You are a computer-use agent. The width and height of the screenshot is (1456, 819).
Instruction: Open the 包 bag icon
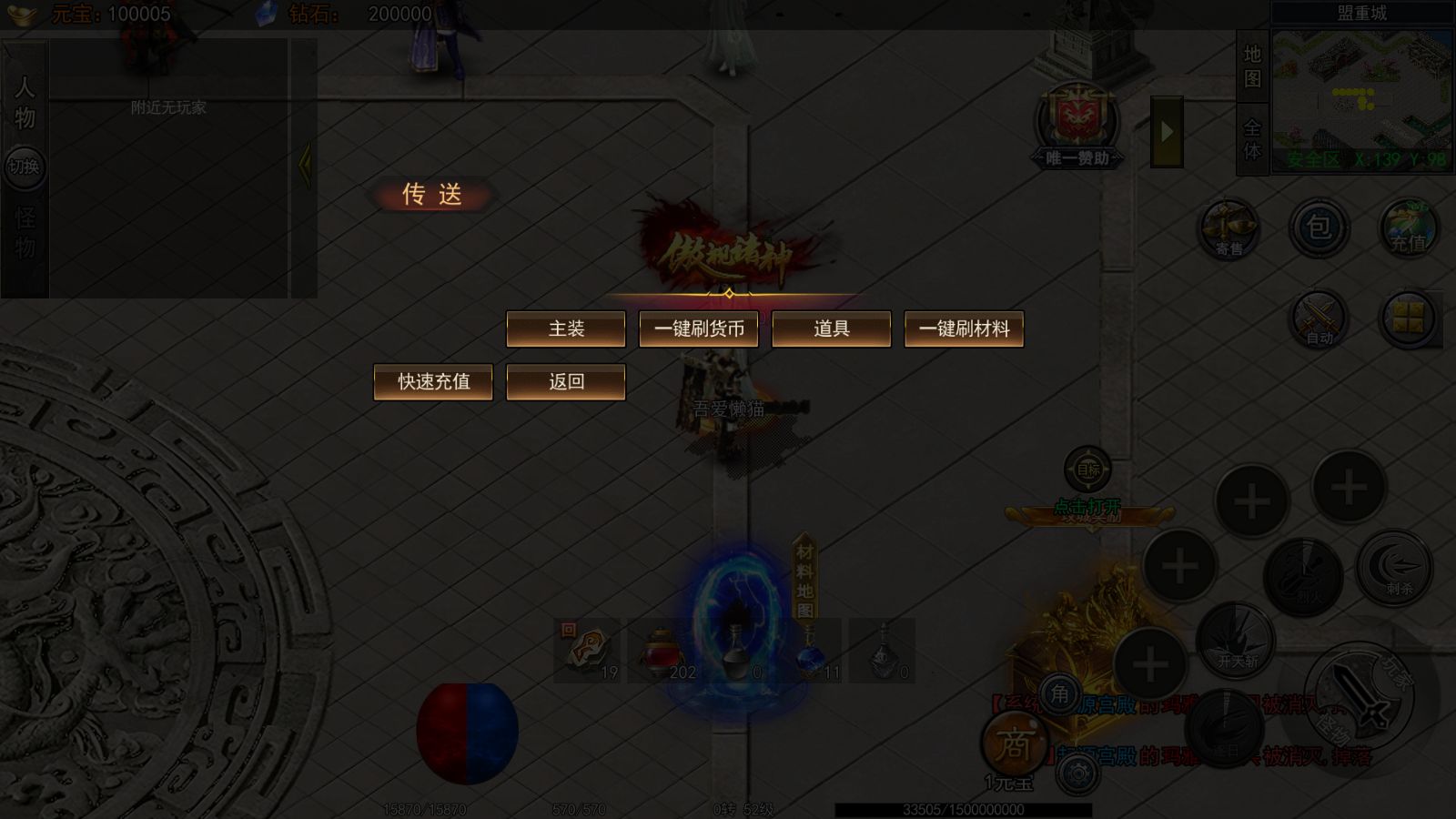[x=1319, y=227]
